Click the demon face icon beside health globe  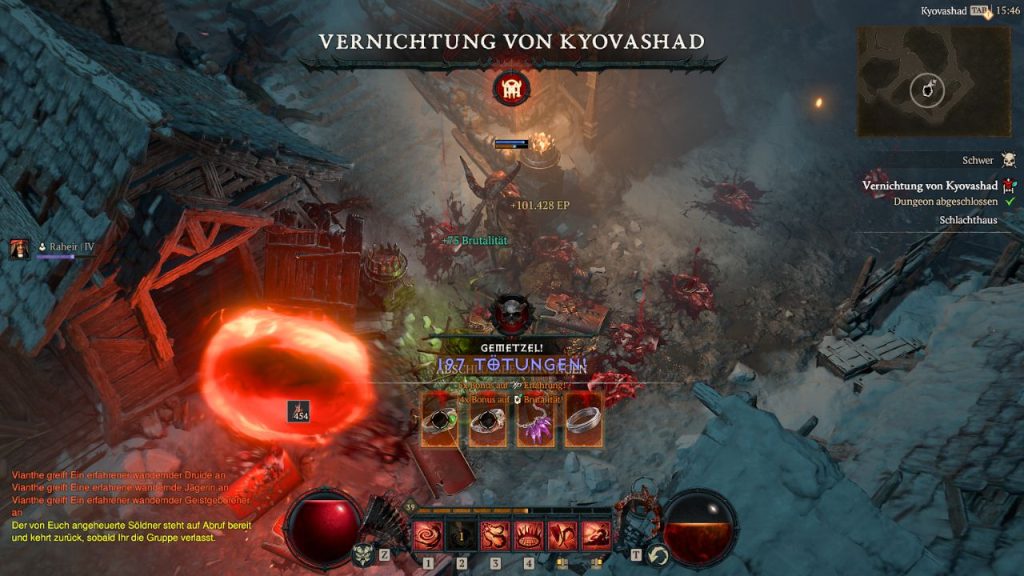(x=362, y=554)
